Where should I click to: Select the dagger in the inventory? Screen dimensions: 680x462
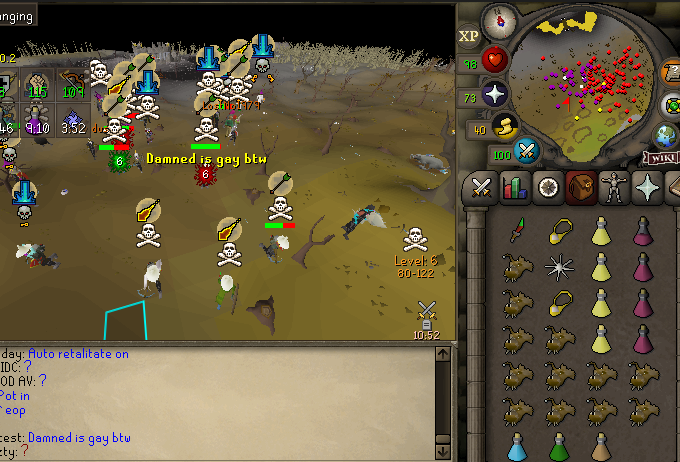click(517, 230)
